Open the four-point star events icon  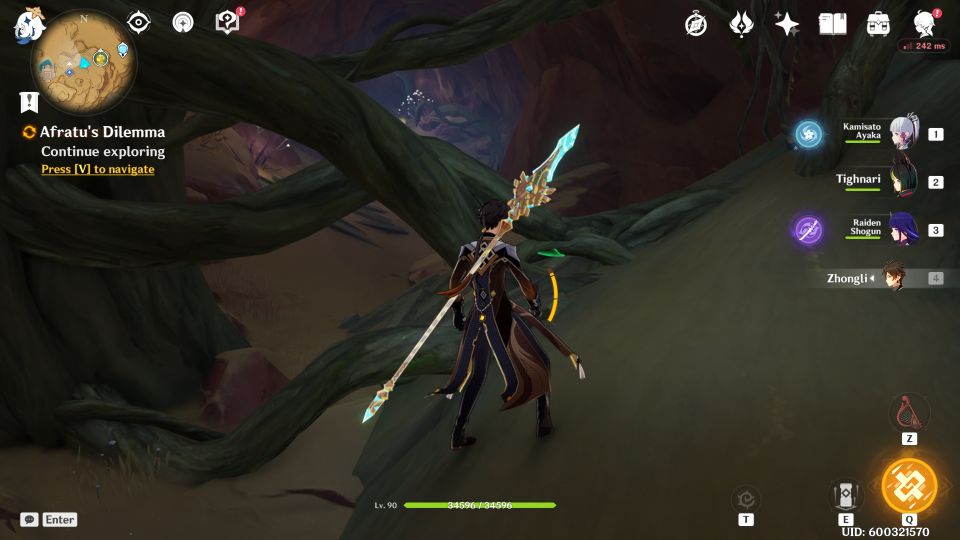click(787, 24)
